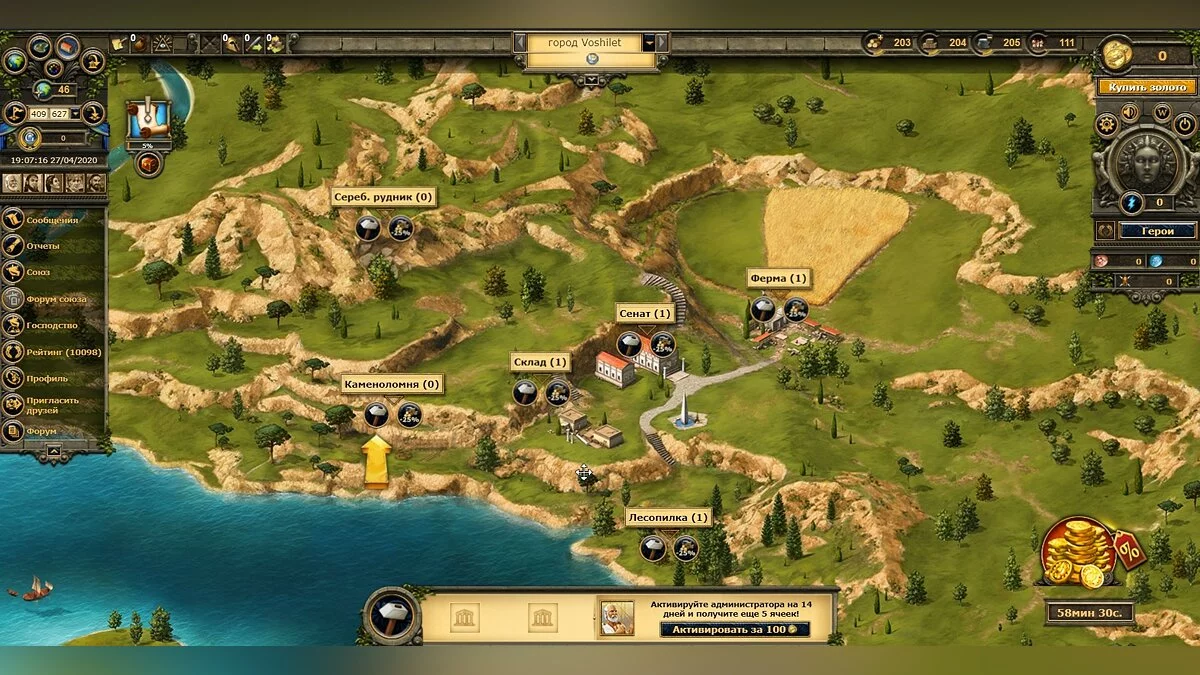Open the Профиль (Profile) menu entry
Image resolution: width=1200 pixels, height=675 pixels.
click(x=47, y=379)
